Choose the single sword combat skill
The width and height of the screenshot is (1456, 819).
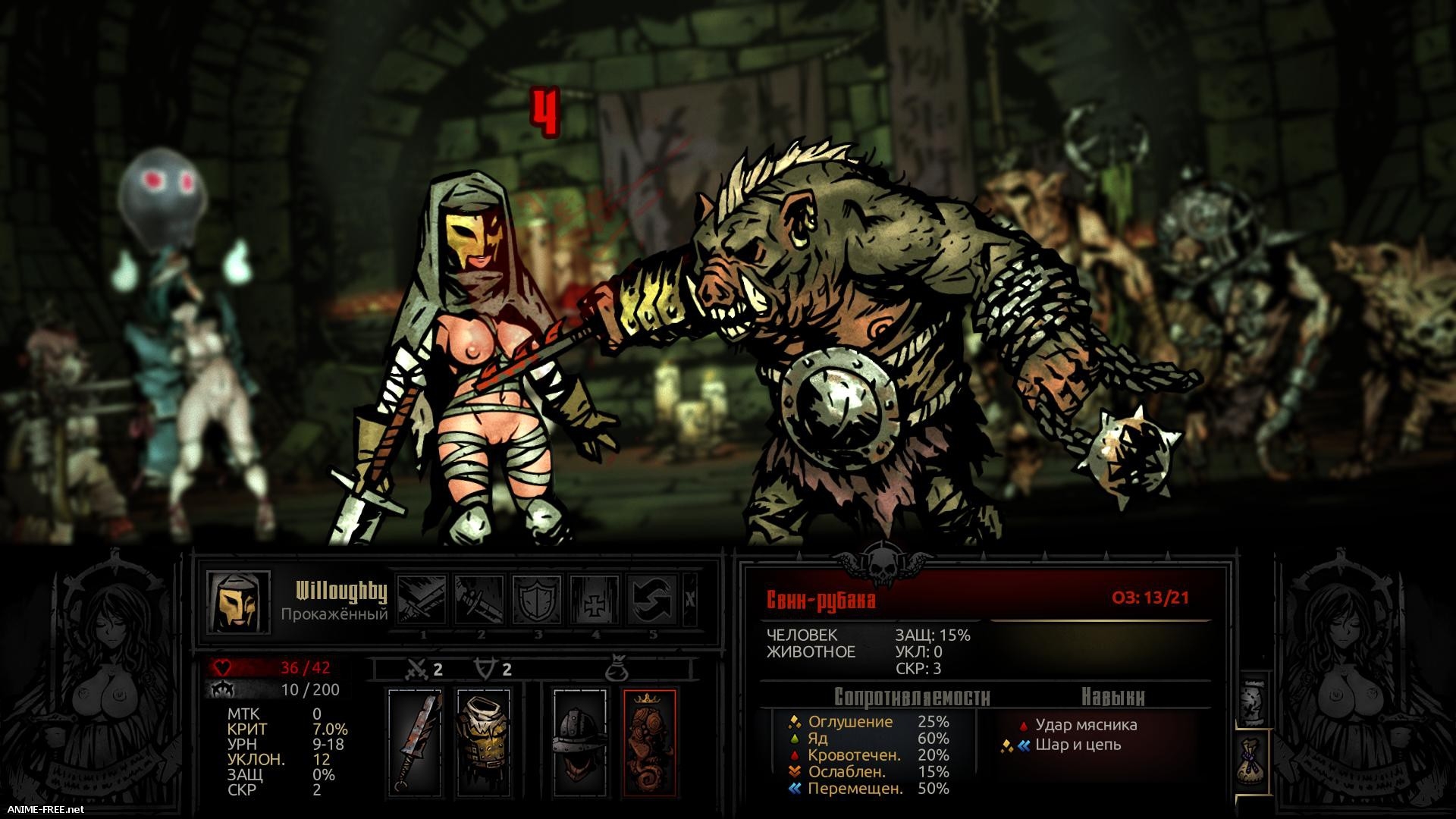[480, 599]
